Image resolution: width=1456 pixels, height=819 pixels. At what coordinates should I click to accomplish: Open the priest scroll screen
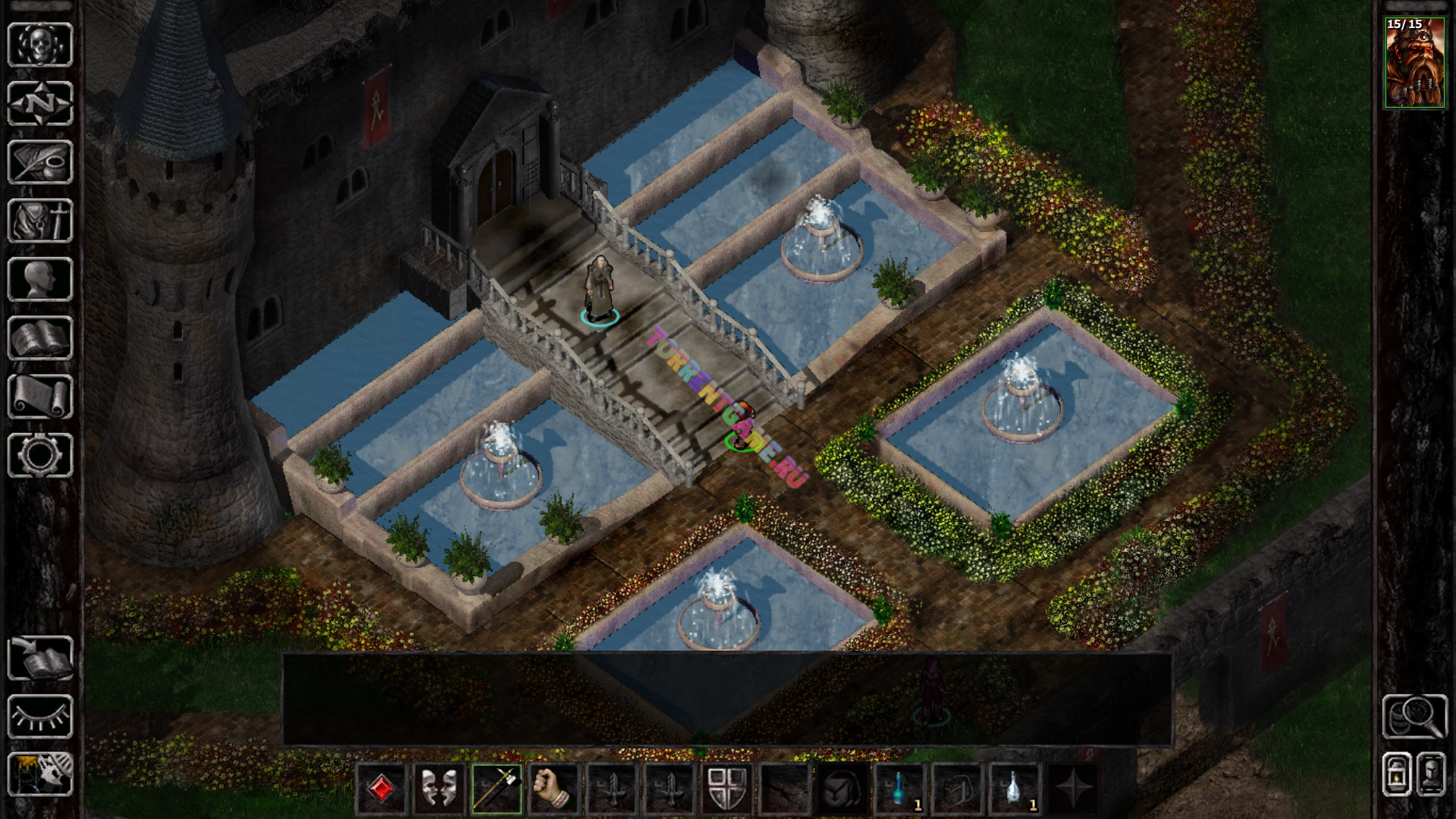(x=40, y=397)
